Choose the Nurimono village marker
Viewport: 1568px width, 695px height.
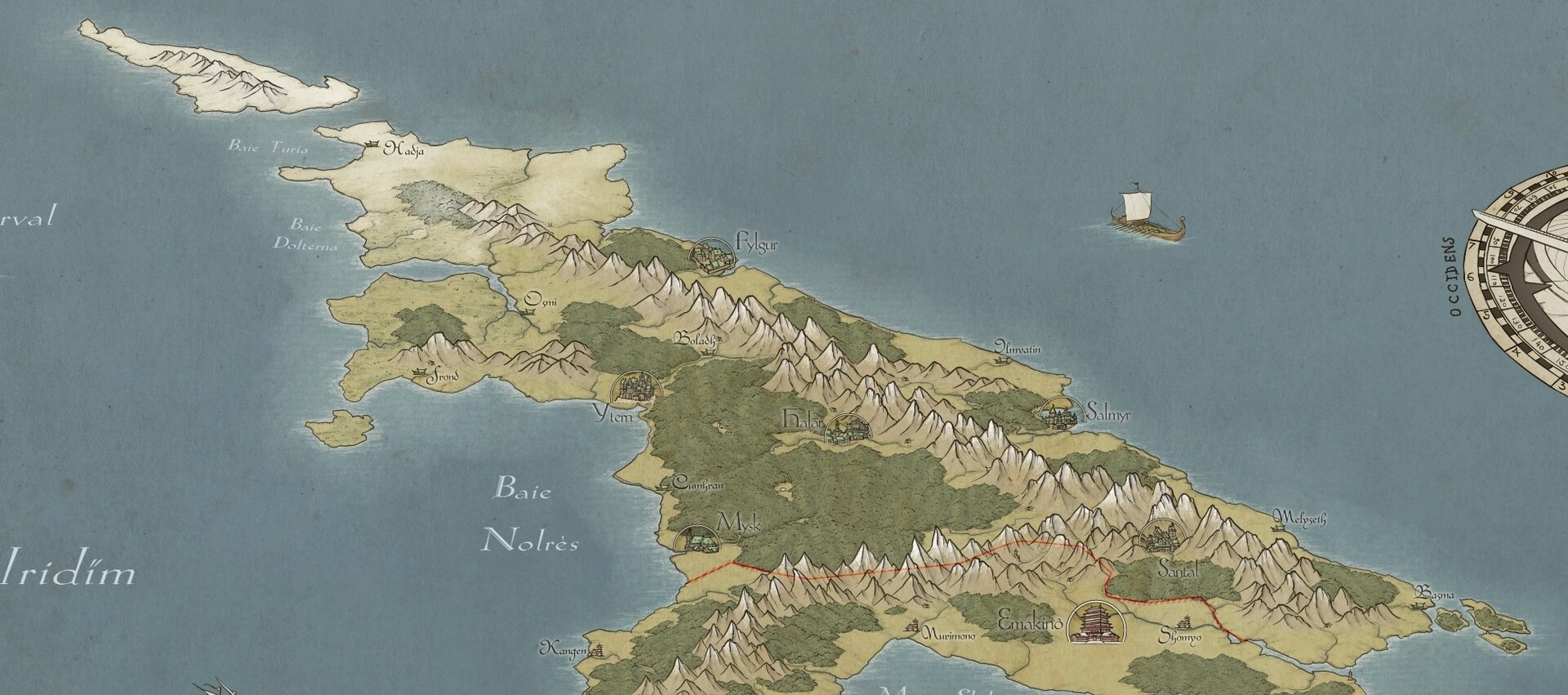[913, 626]
